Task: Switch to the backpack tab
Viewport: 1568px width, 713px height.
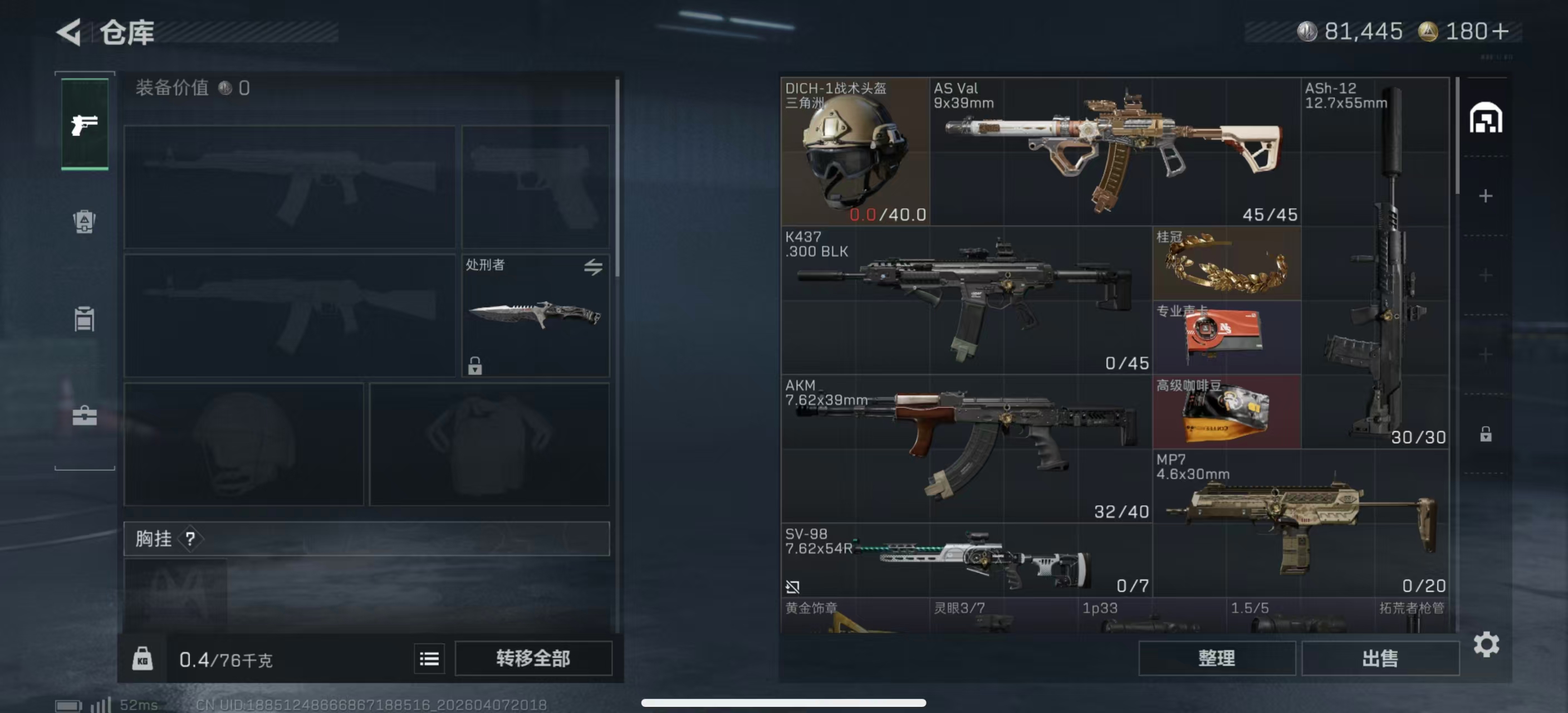Action: click(x=85, y=222)
